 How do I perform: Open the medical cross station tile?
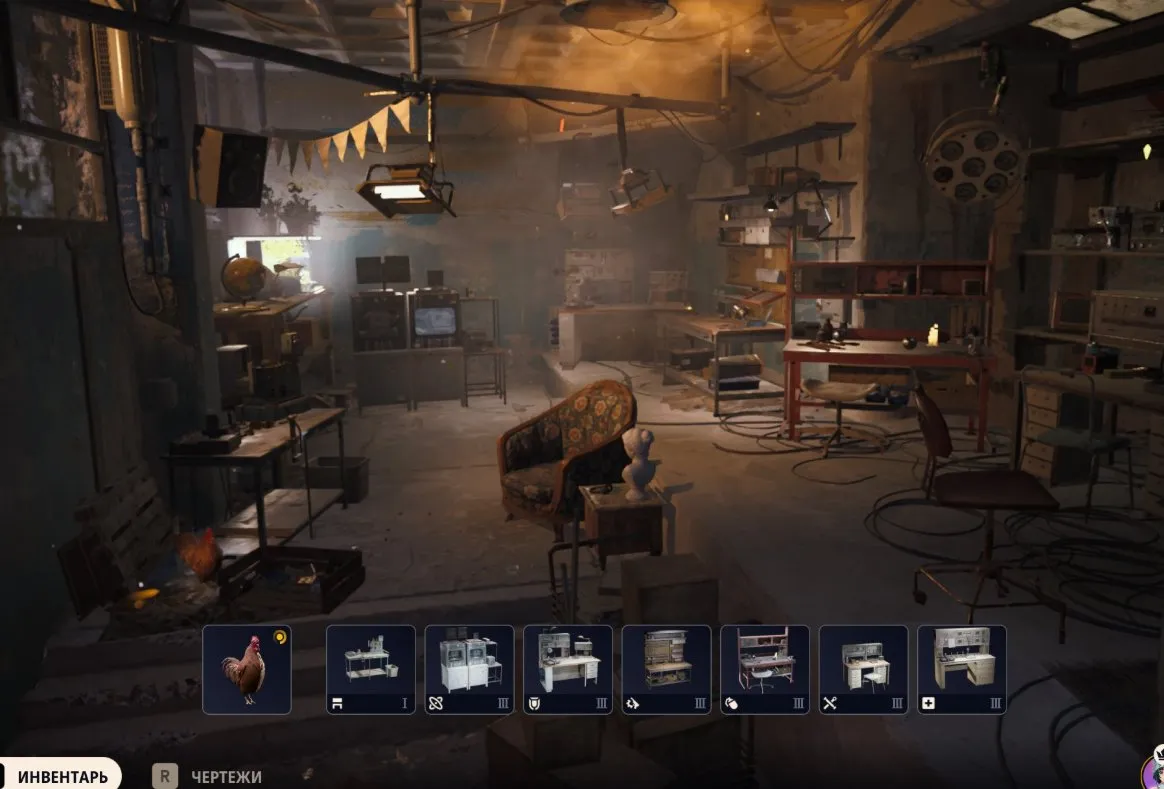[961, 669]
